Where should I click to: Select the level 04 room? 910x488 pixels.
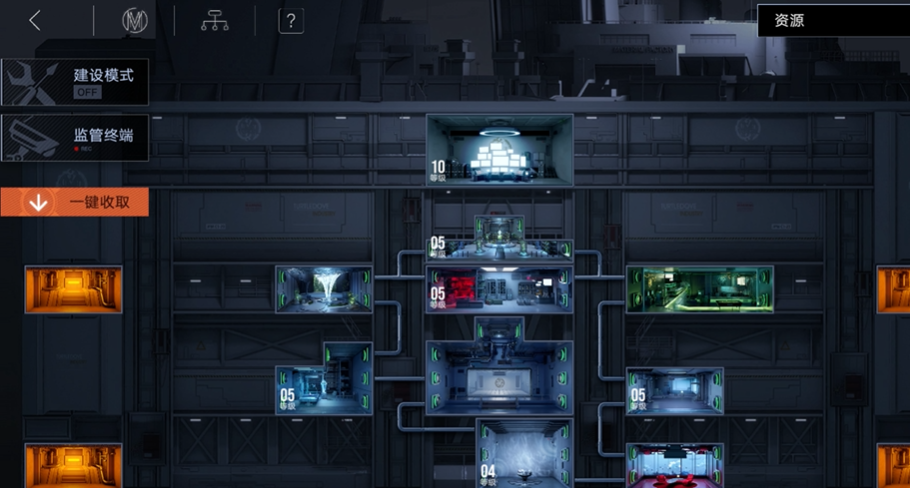[526, 454]
